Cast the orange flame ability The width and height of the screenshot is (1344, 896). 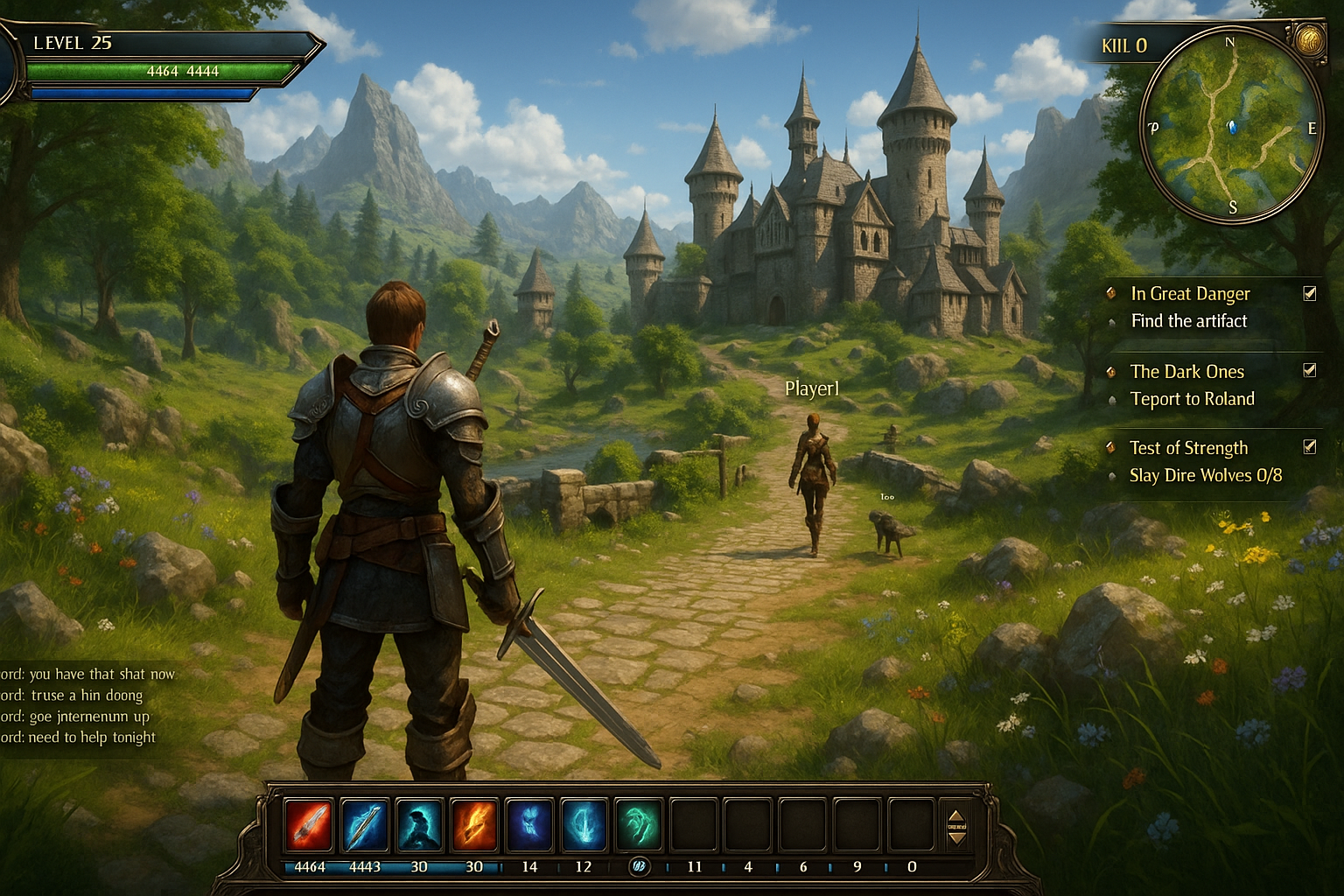coord(473,824)
